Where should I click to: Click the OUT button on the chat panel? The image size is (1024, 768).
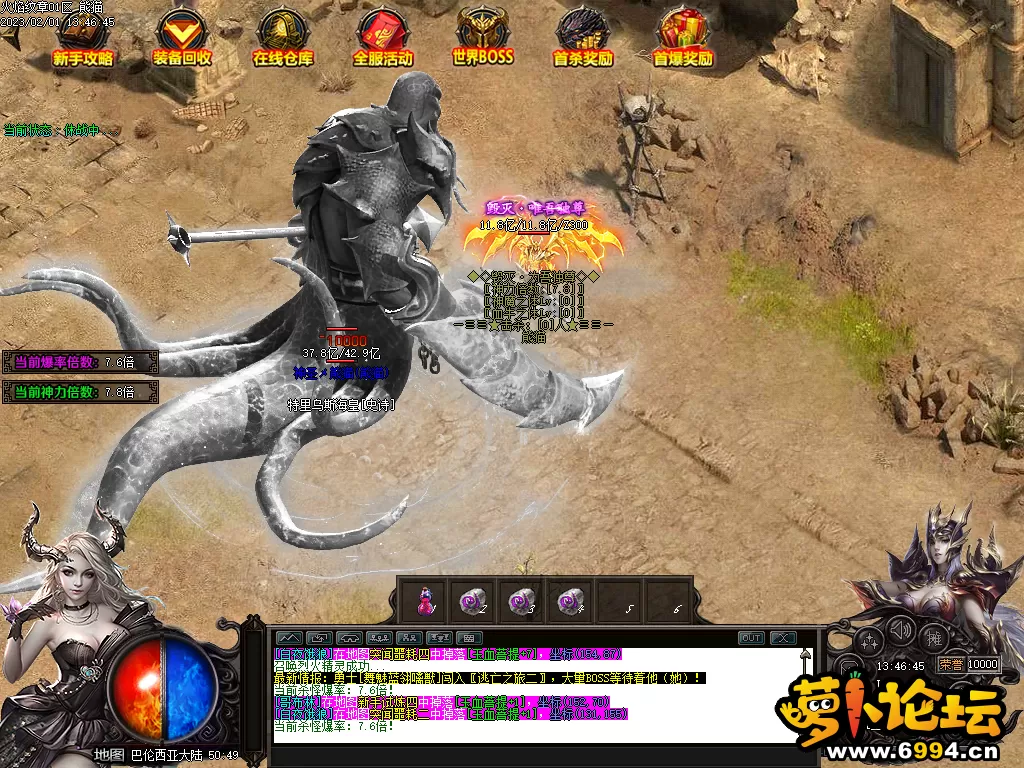751,638
